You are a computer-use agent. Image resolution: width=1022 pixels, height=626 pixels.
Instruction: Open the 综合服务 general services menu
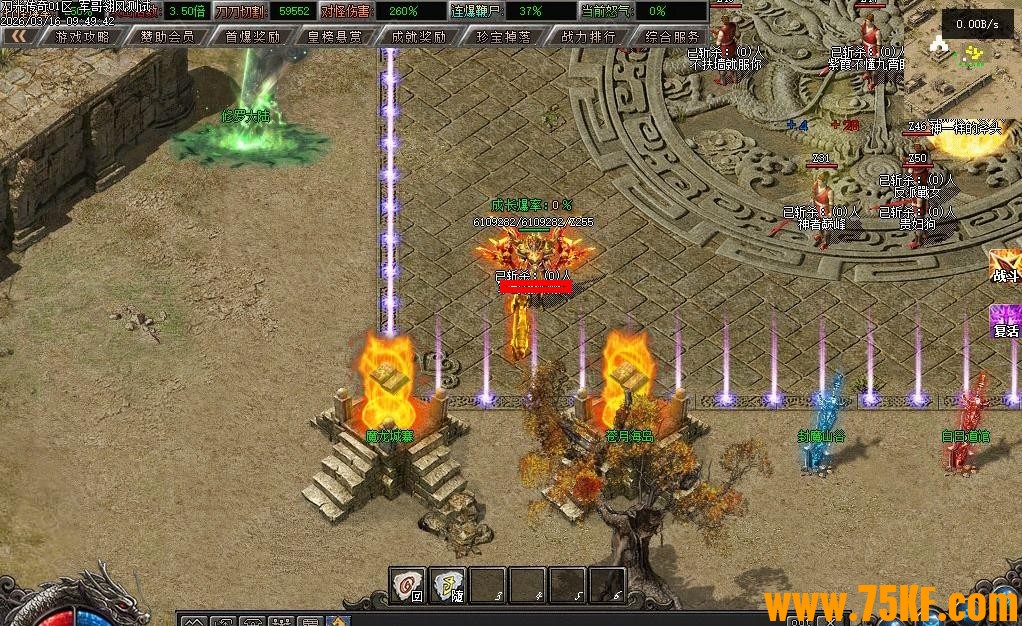point(672,36)
